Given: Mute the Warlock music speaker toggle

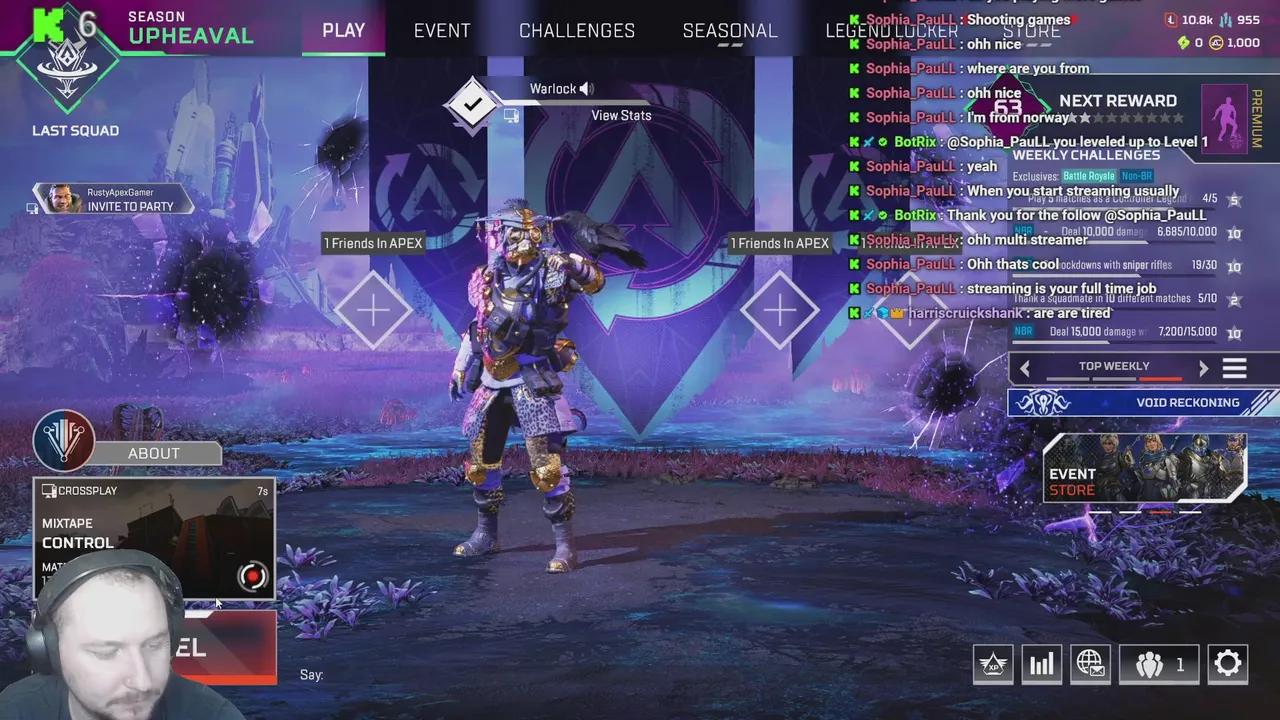Looking at the screenshot, I should (x=586, y=88).
